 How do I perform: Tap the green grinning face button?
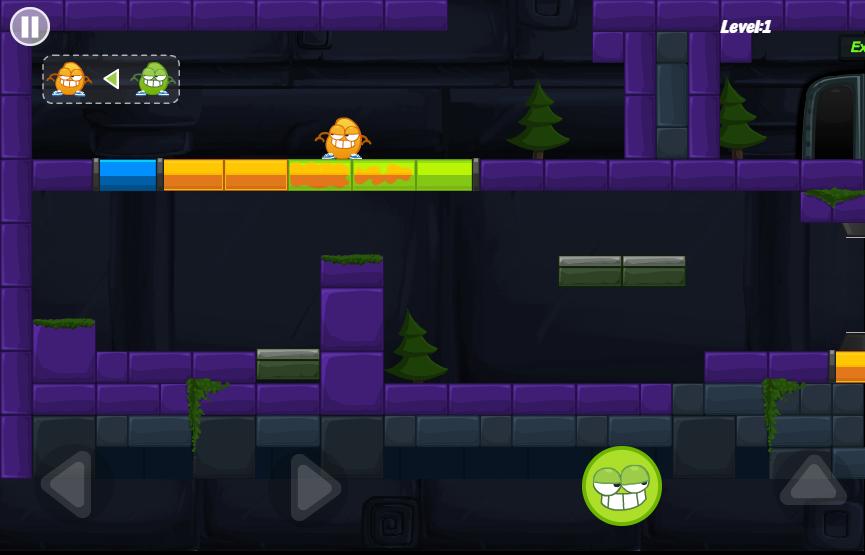coord(621,486)
